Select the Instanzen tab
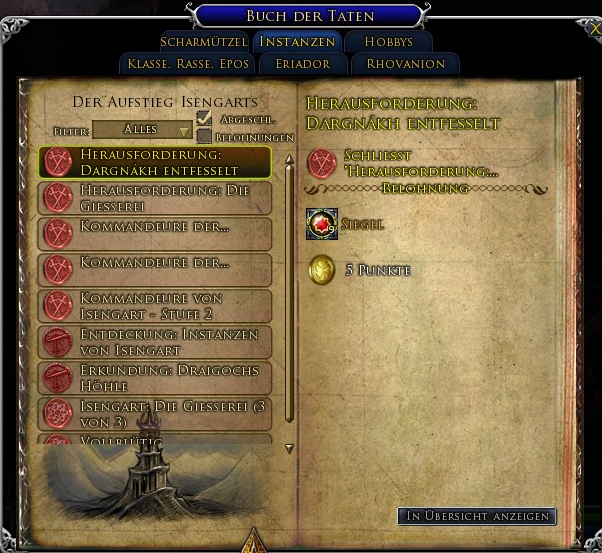The width and height of the screenshot is (602, 553). coord(297,42)
